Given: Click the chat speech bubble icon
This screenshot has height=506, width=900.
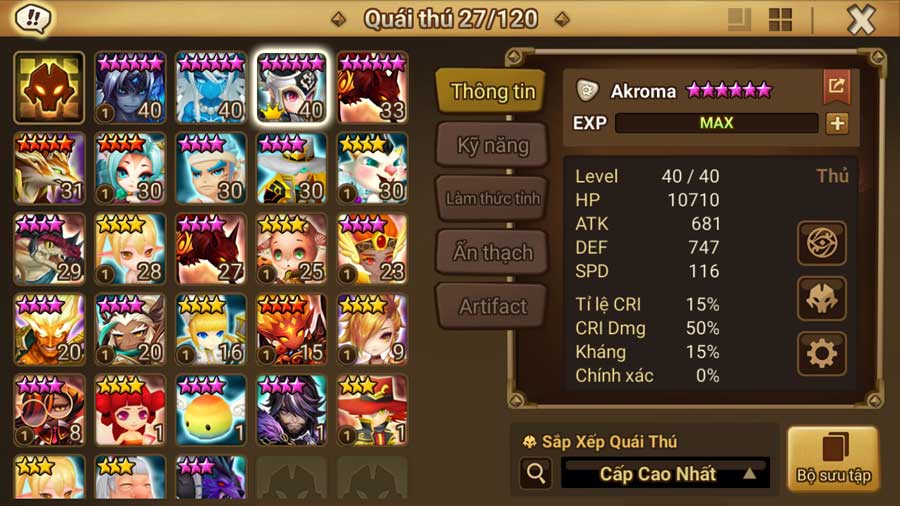Looking at the screenshot, I should (x=35, y=18).
